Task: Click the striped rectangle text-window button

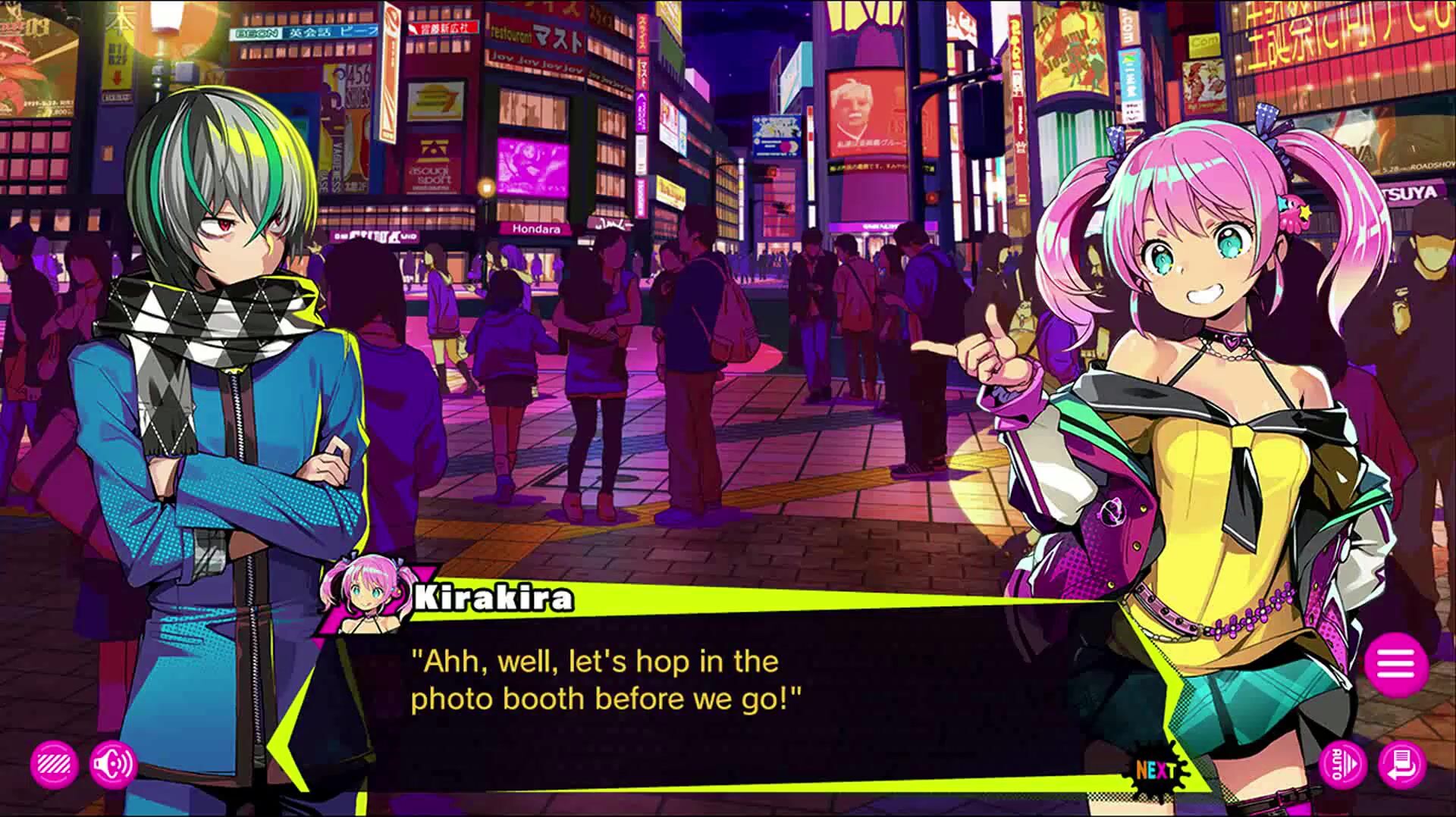Action: 54,764
